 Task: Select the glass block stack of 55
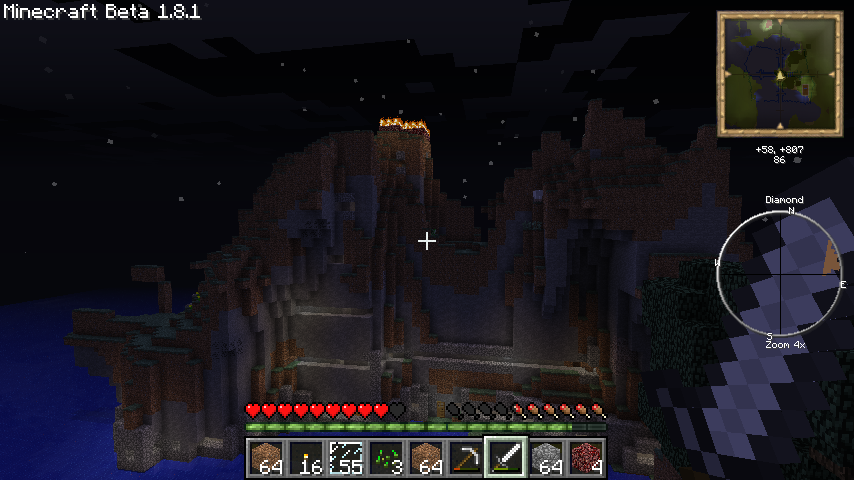coord(346,458)
